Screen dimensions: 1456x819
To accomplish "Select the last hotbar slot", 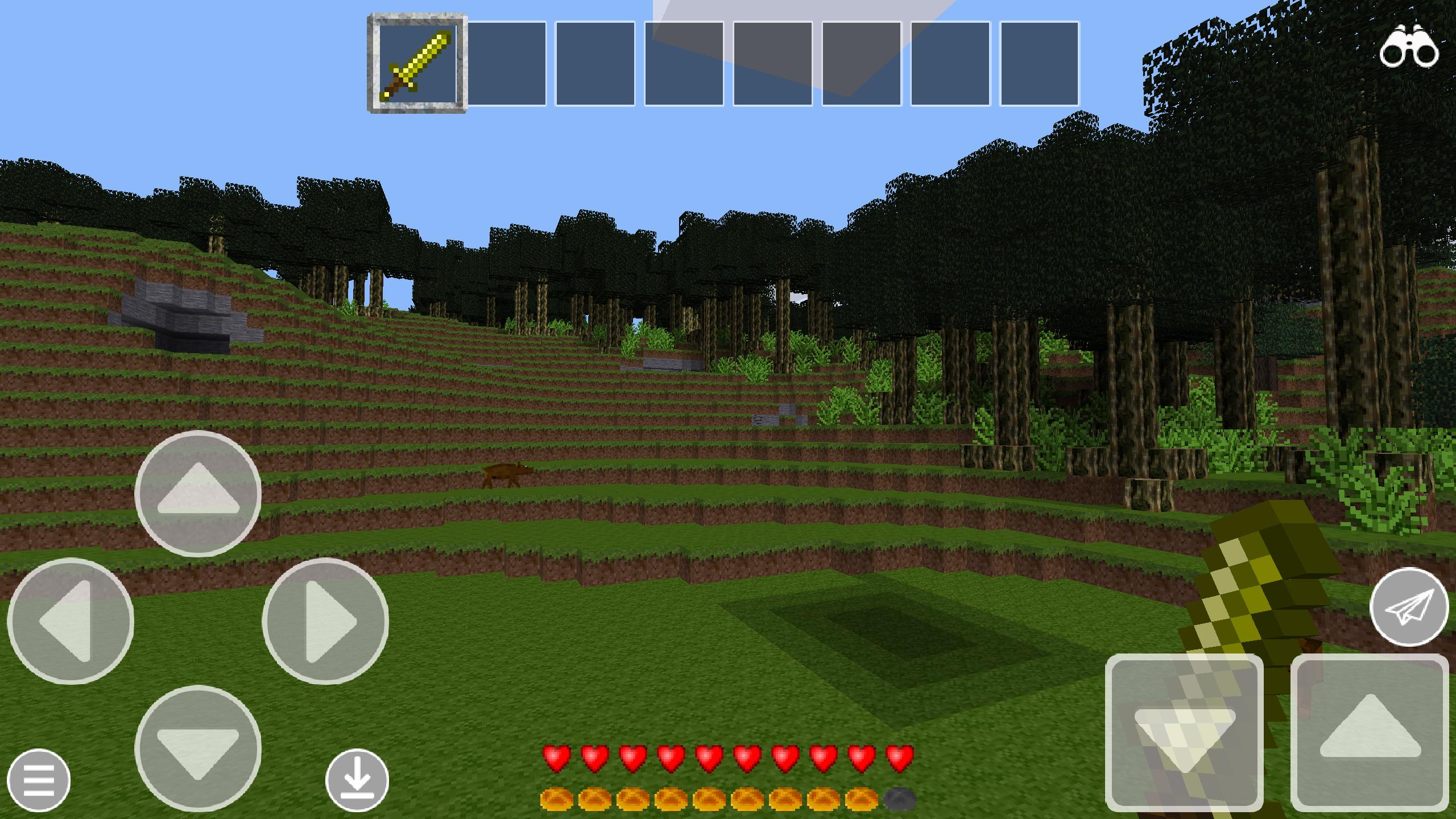I will click(1041, 63).
